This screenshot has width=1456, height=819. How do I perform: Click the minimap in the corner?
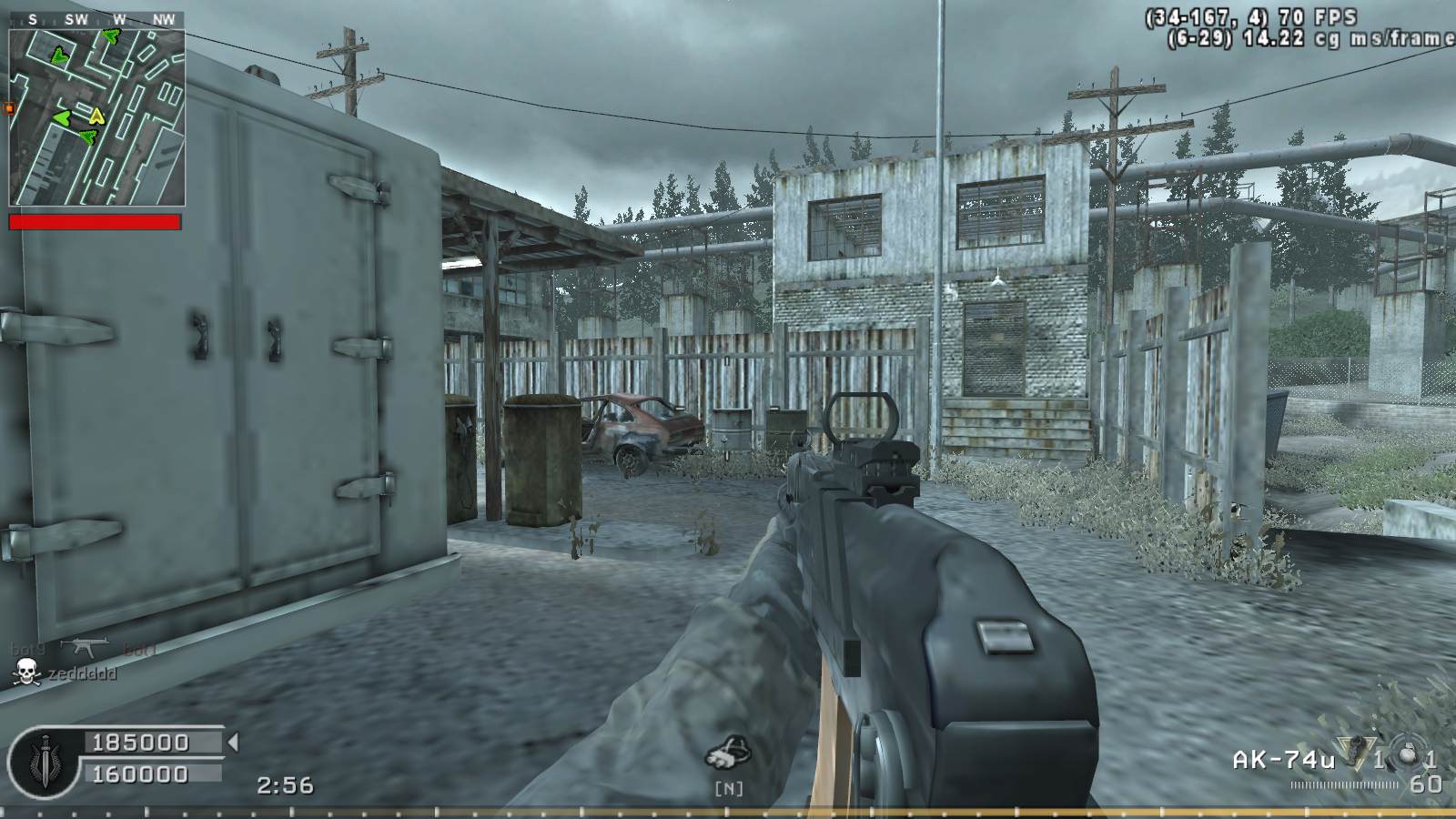(96, 116)
